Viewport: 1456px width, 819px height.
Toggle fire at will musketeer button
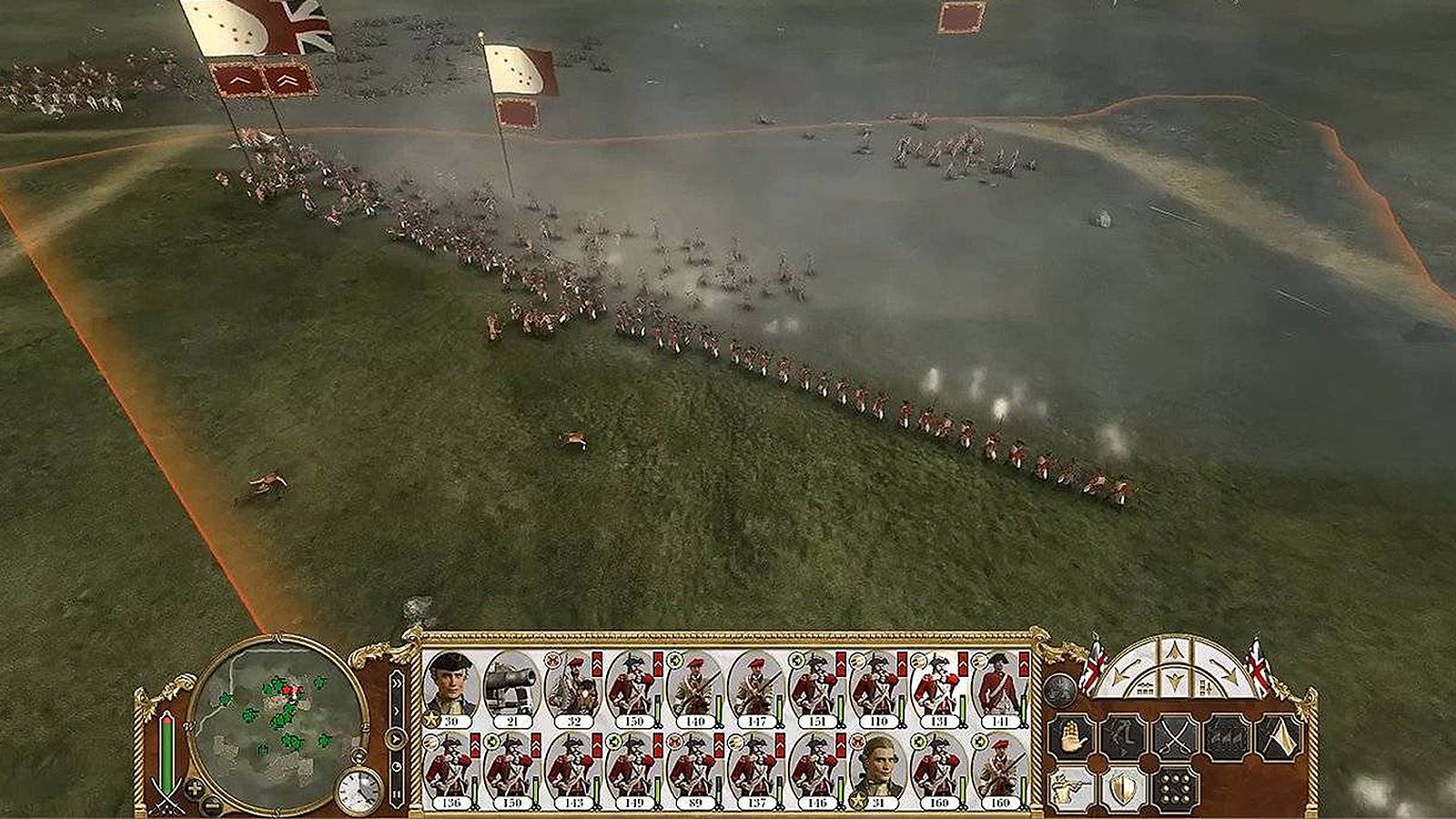pyautogui.click(x=1072, y=788)
